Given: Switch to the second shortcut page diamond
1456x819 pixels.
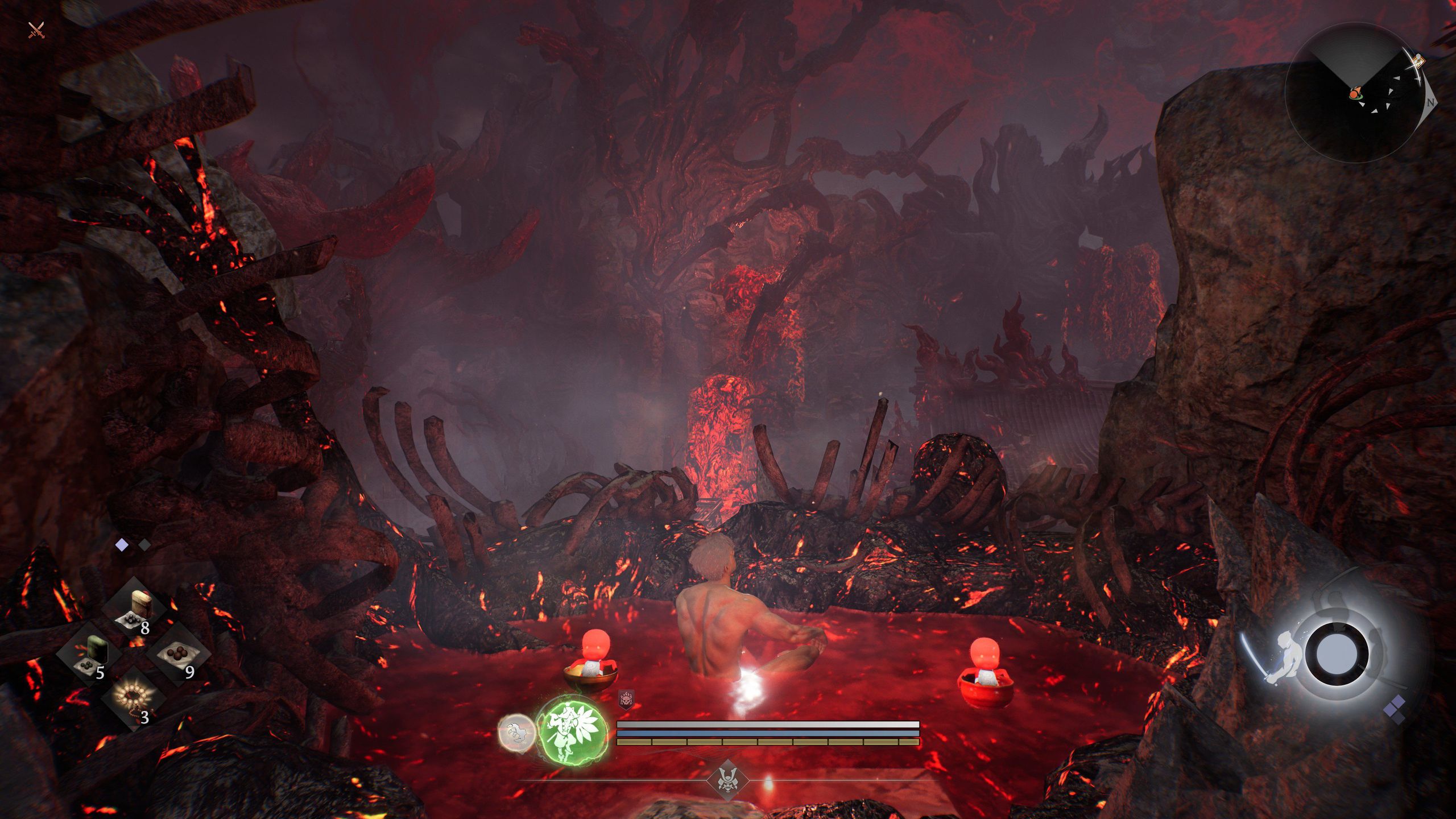Looking at the screenshot, I should point(144,545).
